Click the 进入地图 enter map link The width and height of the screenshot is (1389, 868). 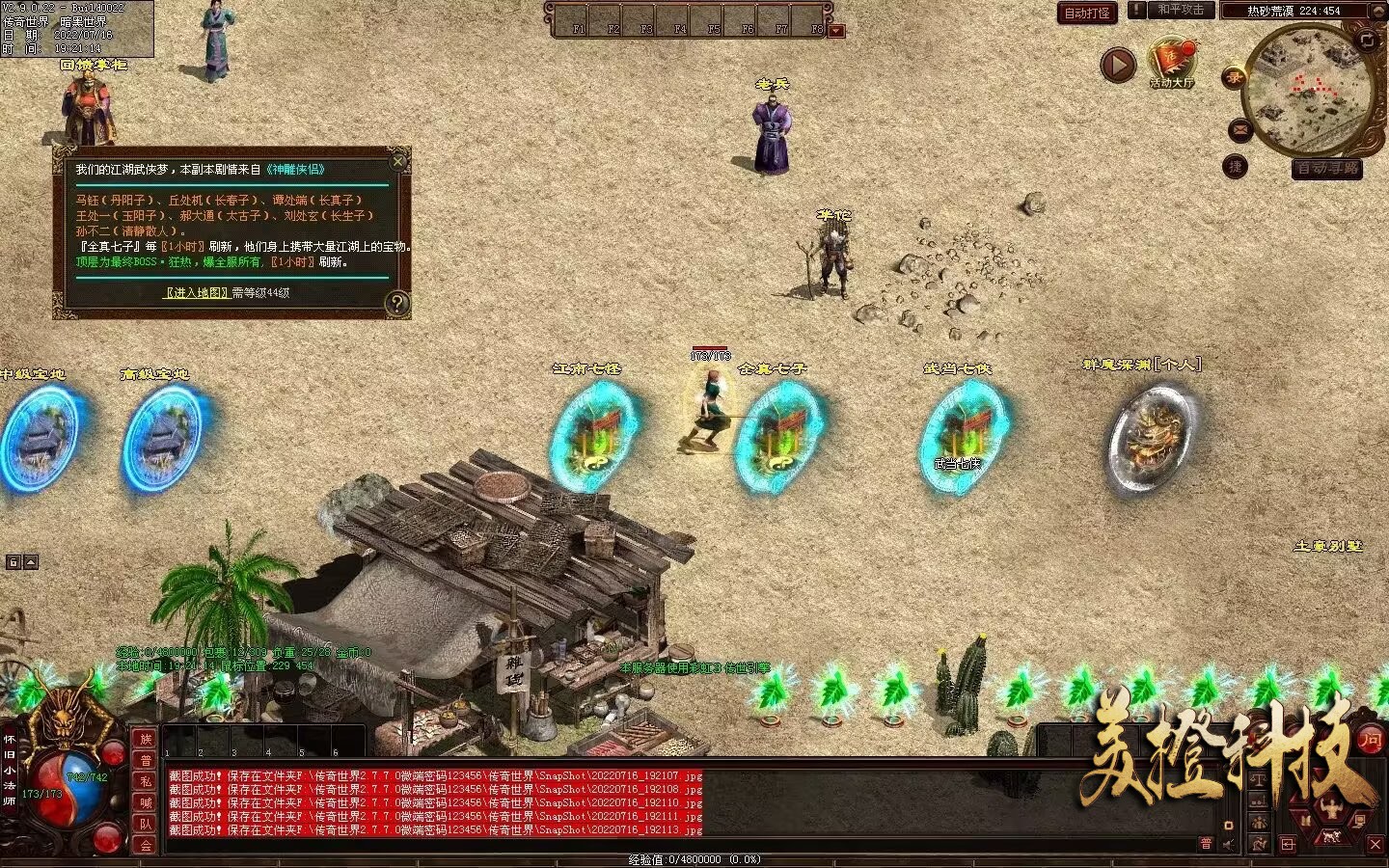click(197, 292)
